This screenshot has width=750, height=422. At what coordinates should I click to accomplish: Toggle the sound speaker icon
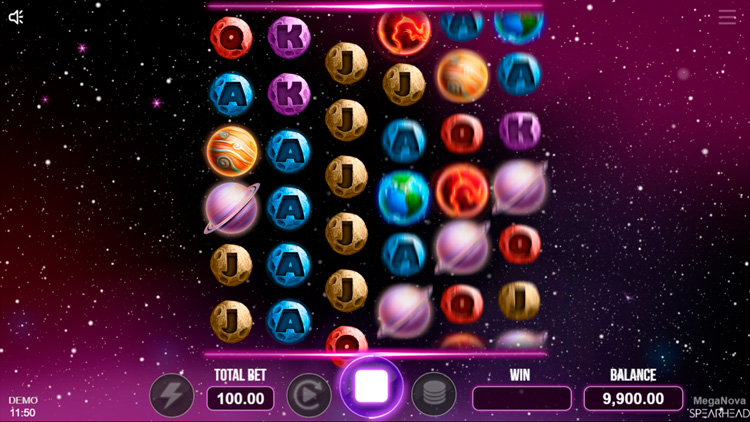[16, 17]
